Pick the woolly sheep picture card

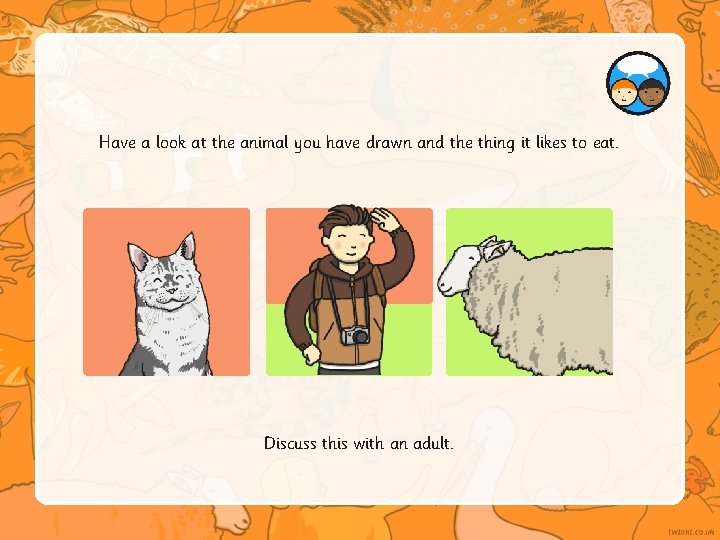529,292
